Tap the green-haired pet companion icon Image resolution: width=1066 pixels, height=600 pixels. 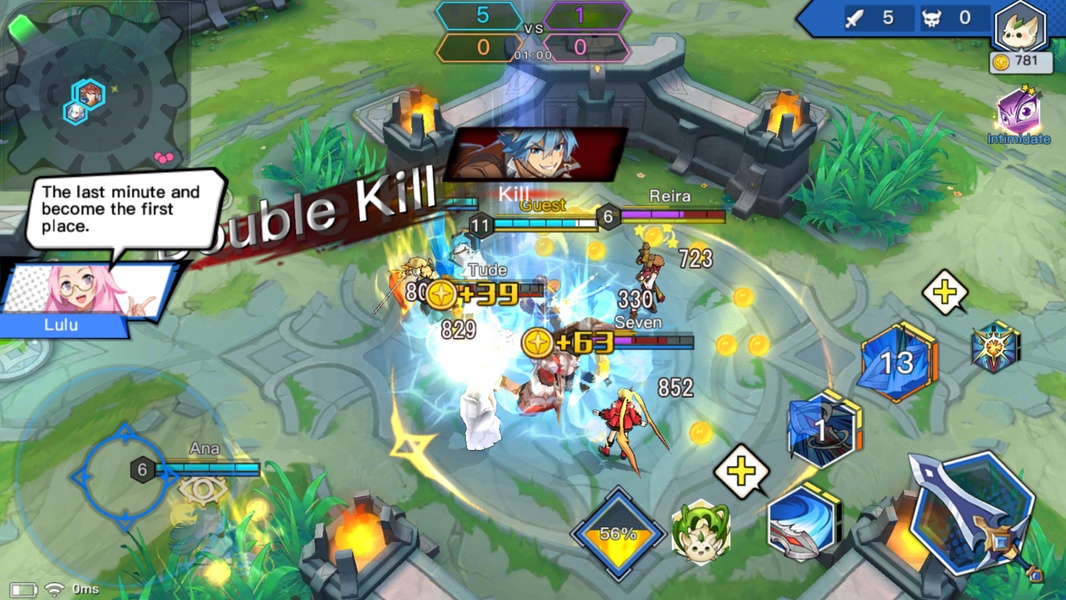point(700,532)
